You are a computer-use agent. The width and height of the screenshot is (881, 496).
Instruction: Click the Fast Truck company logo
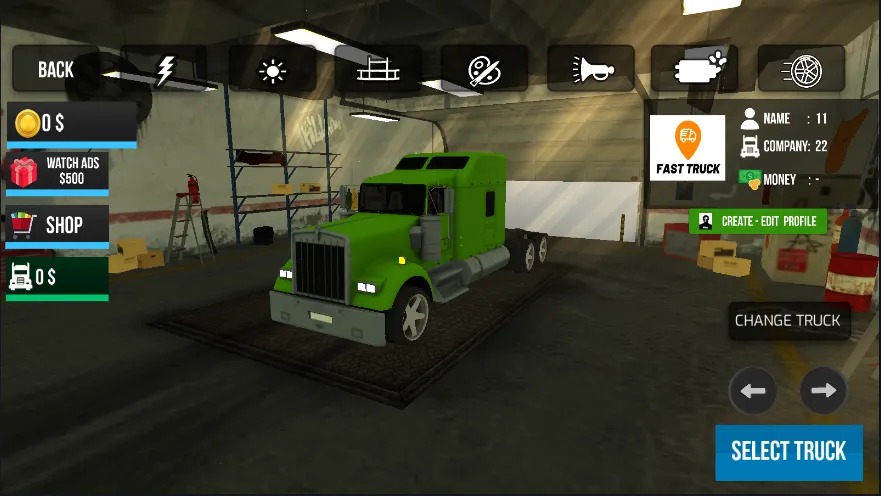pyautogui.click(x=687, y=148)
